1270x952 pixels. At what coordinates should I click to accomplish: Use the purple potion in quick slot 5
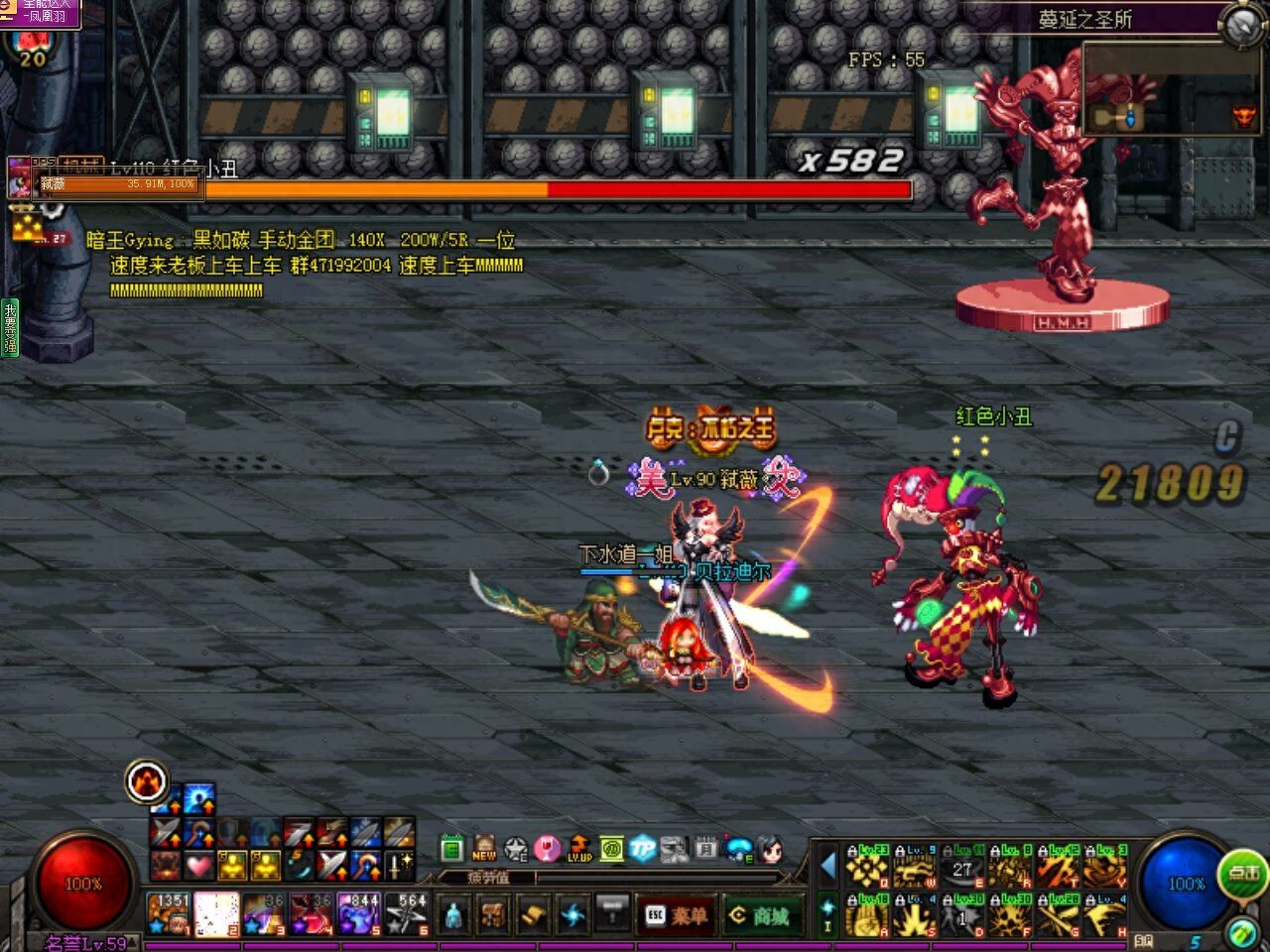tap(358, 913)
